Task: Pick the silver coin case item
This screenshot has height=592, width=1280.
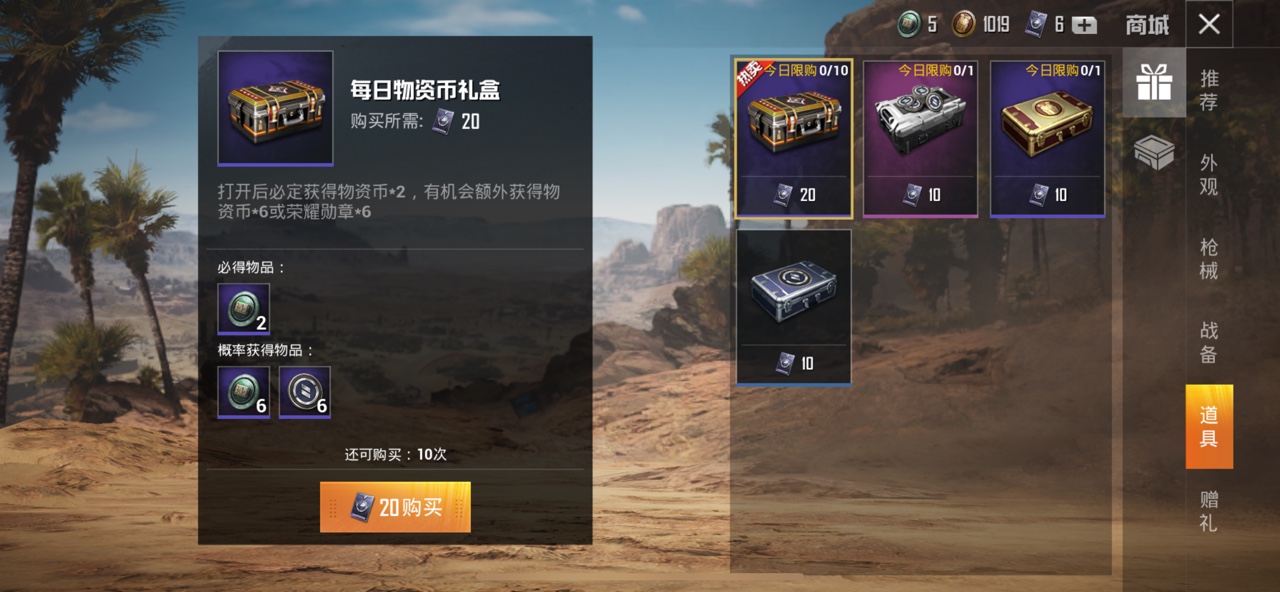Action: click(x=920, y=138)
